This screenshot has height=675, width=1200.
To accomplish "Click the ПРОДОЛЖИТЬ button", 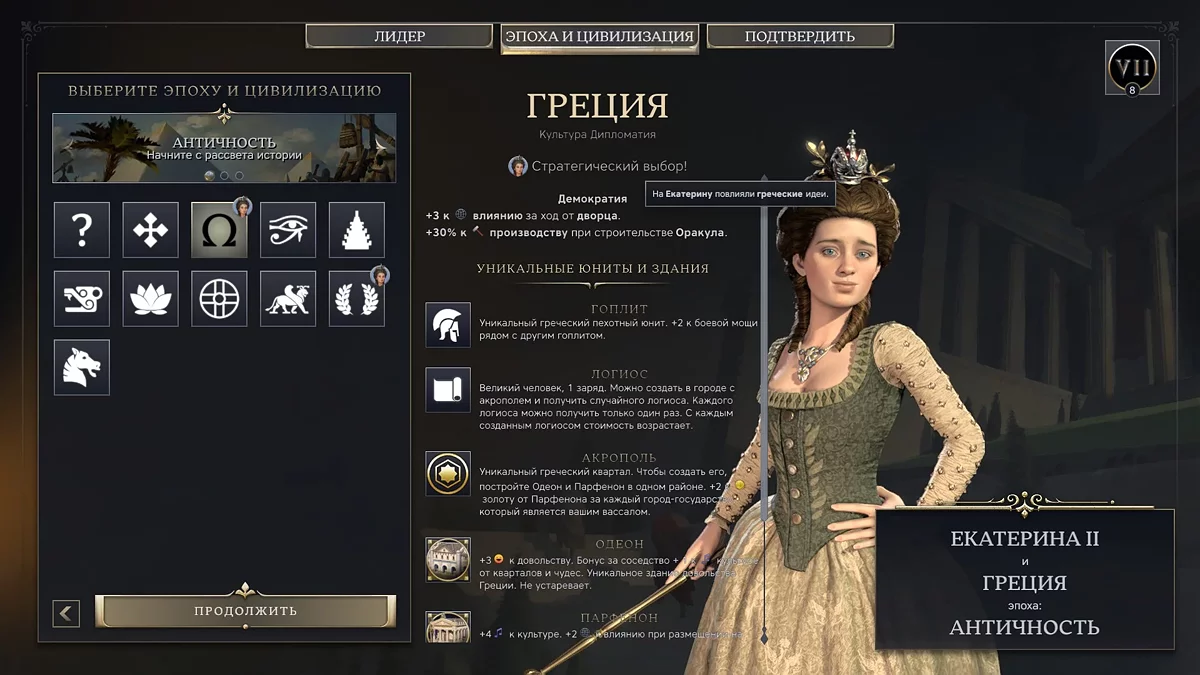I will tap(246, 611).
